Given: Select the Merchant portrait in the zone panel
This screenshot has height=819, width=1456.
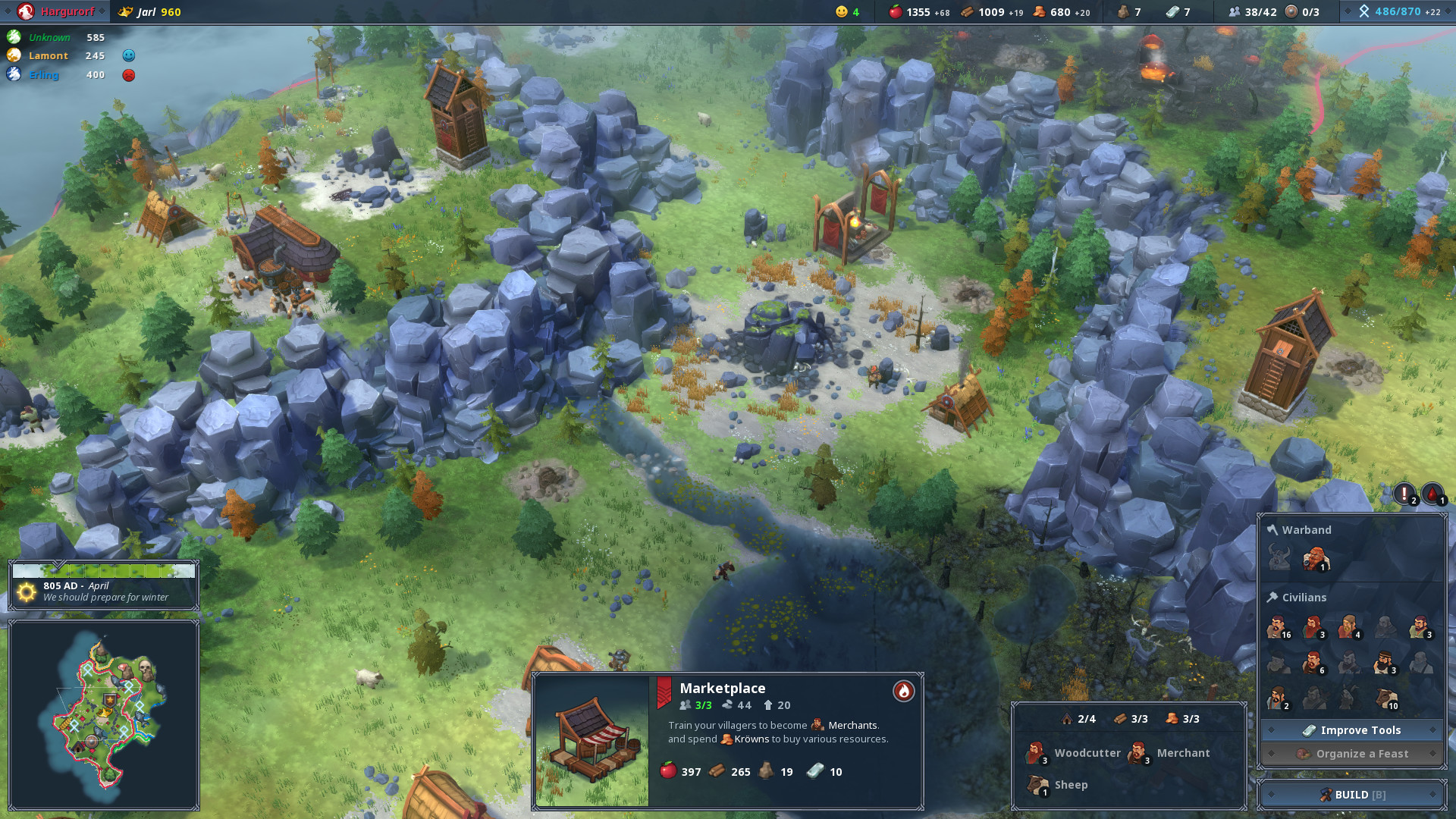Looking at the screenshot, I should pos(1140,753).
